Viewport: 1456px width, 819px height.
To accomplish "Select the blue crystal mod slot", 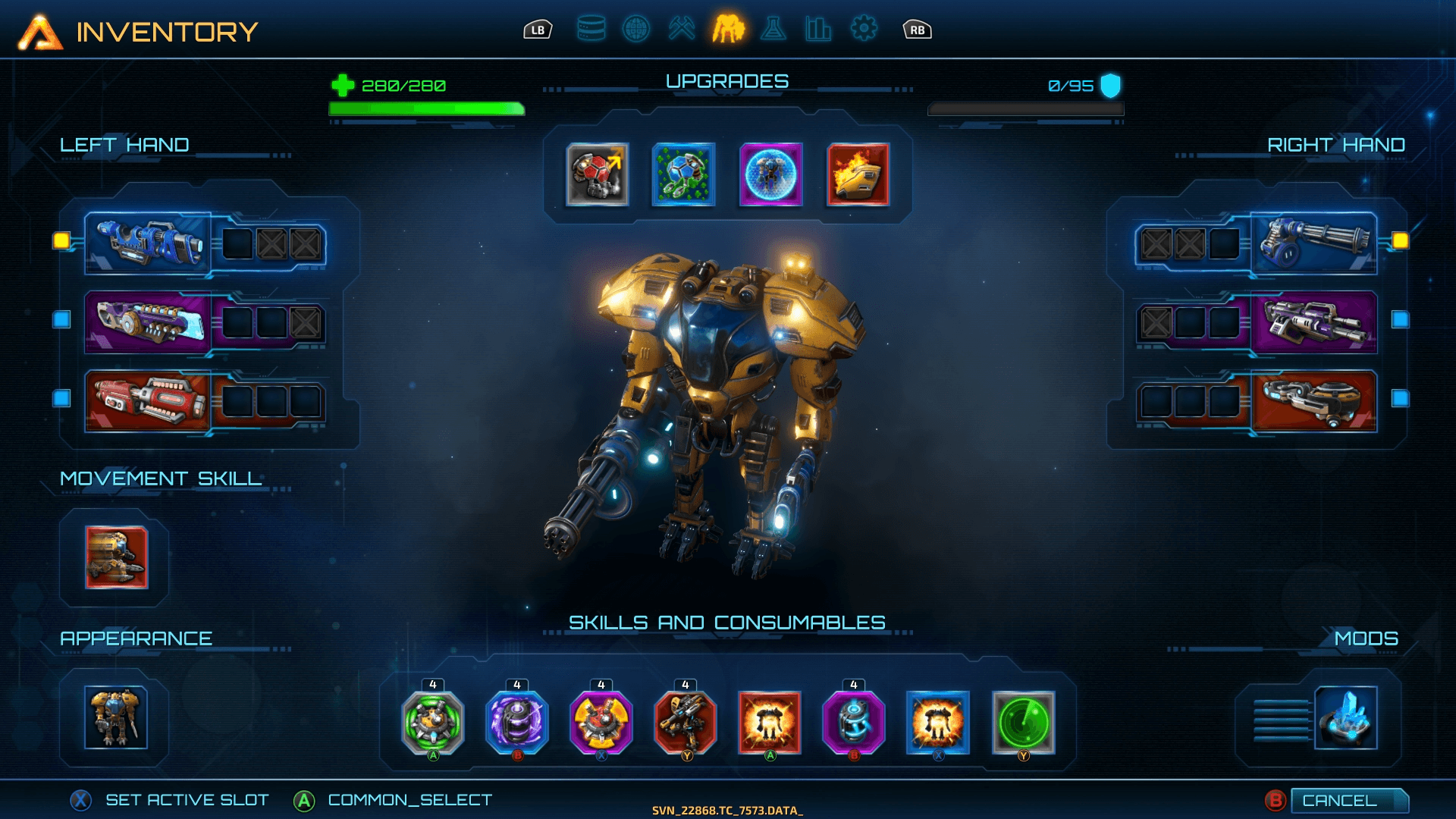I will (x=1345, y=717).
